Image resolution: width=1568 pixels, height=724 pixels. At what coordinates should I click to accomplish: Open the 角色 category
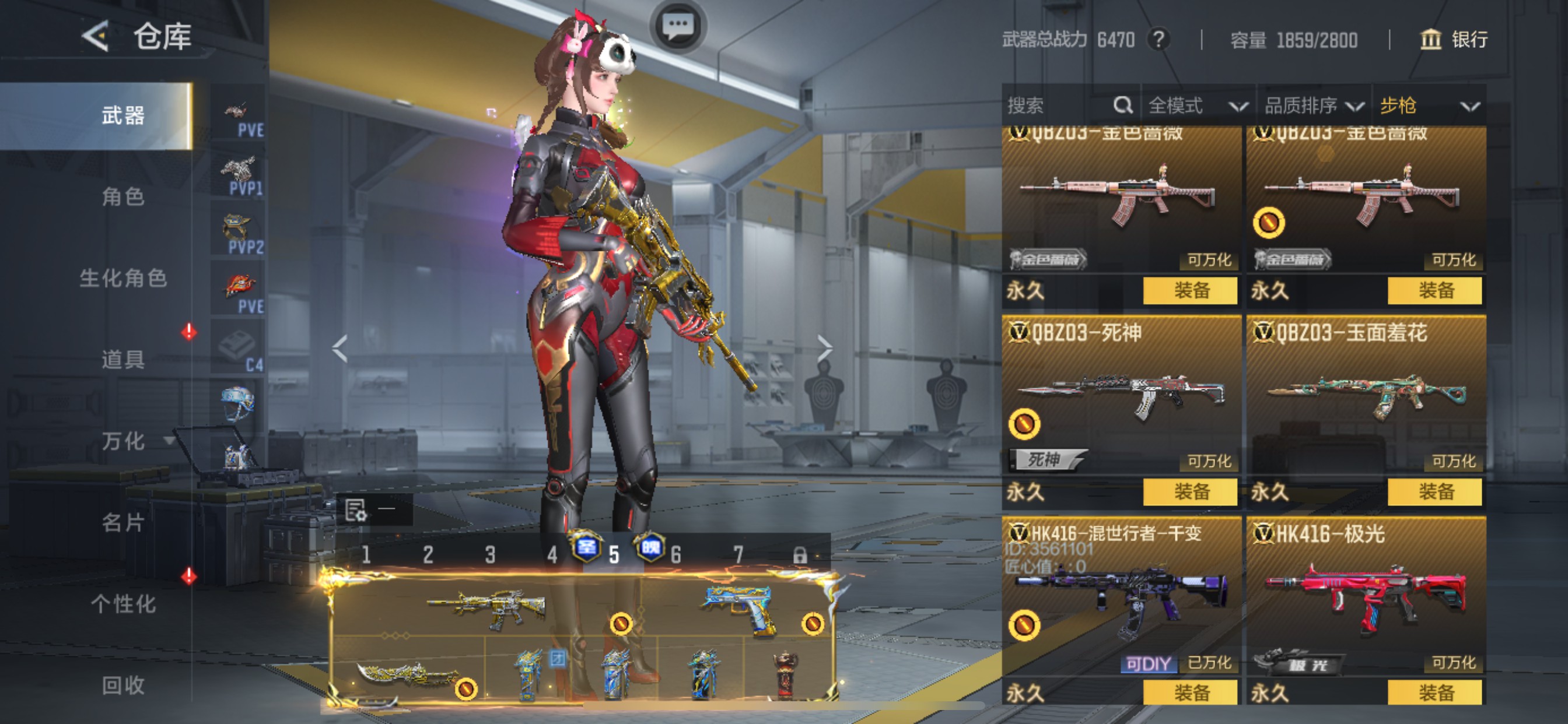(x=123, y=196)
